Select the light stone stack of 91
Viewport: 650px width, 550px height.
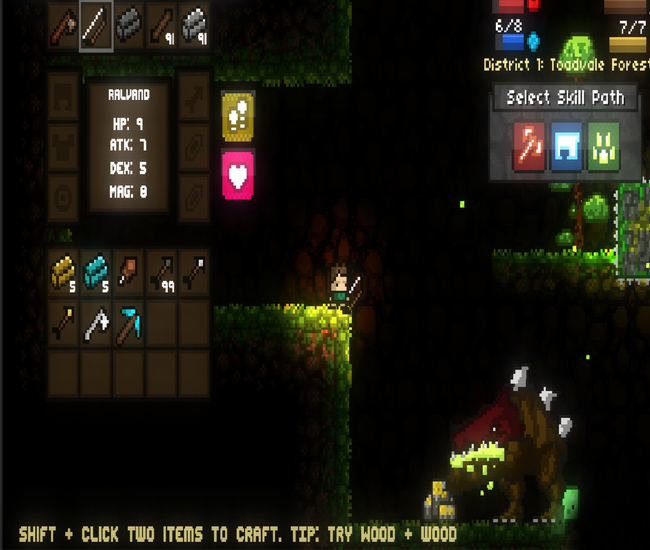[x=193, y=25]
